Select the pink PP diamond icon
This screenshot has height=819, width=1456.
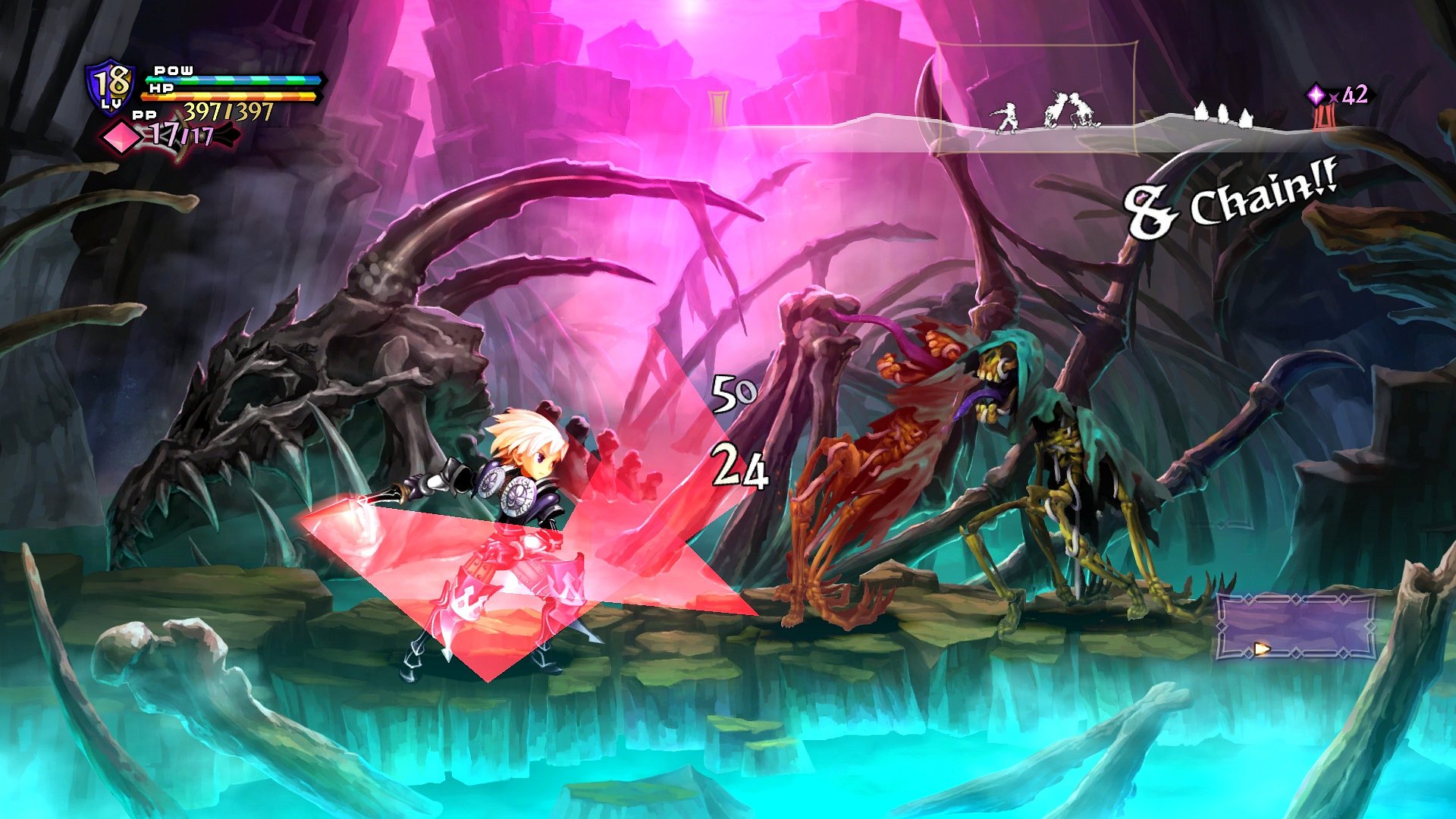coord(120,136)
